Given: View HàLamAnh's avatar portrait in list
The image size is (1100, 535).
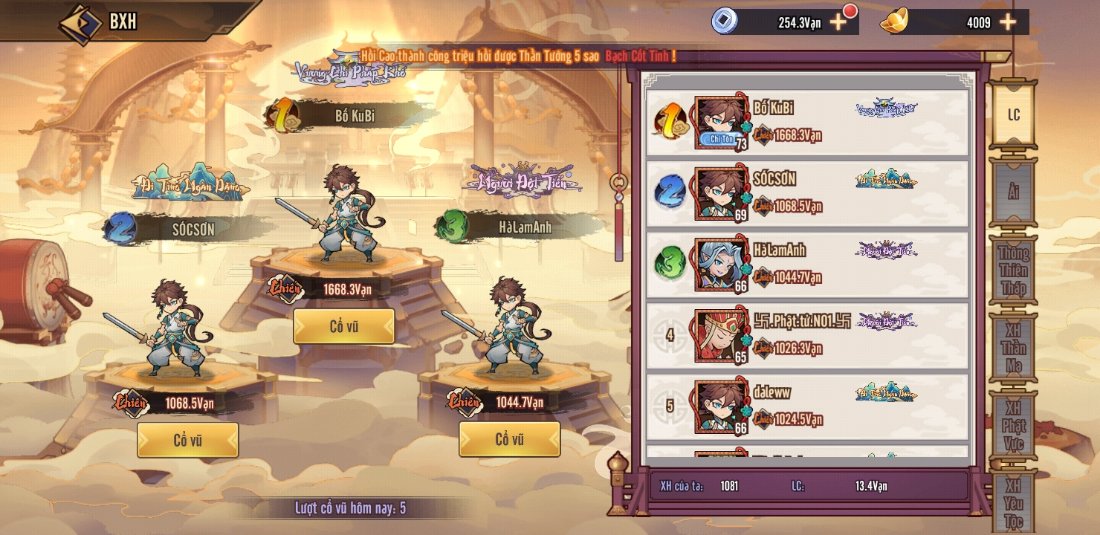Looking at the screenshot, I should (721, 264).
